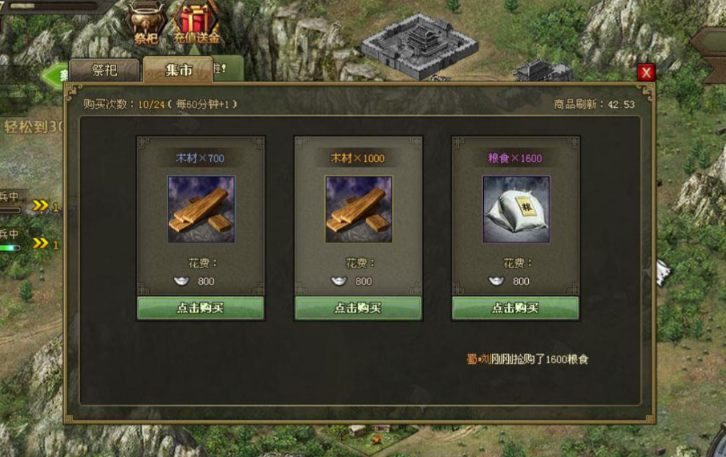
Task: Close the market window with the red X
Action: [646, 72]
